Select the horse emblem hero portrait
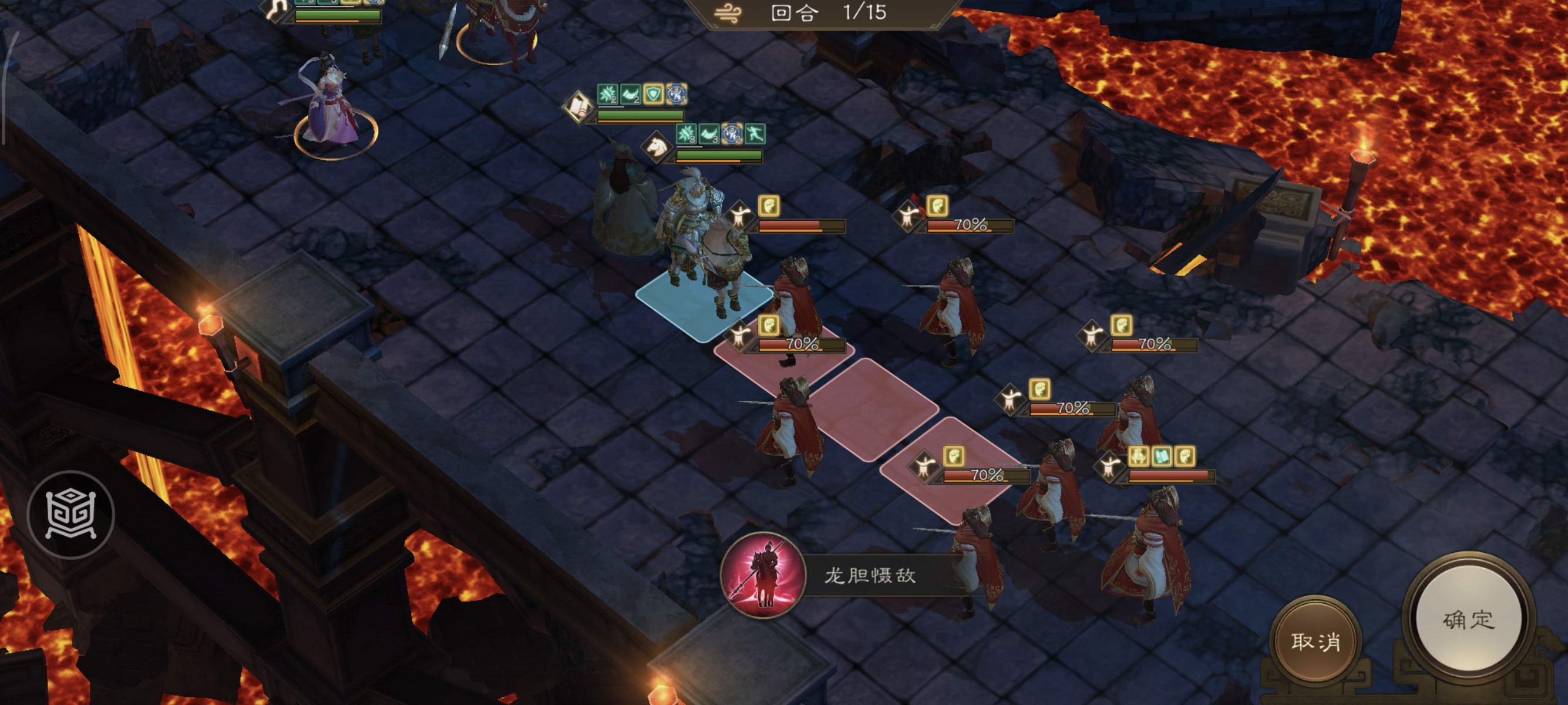Screen dimensions: 1568x705 (657, 148)
